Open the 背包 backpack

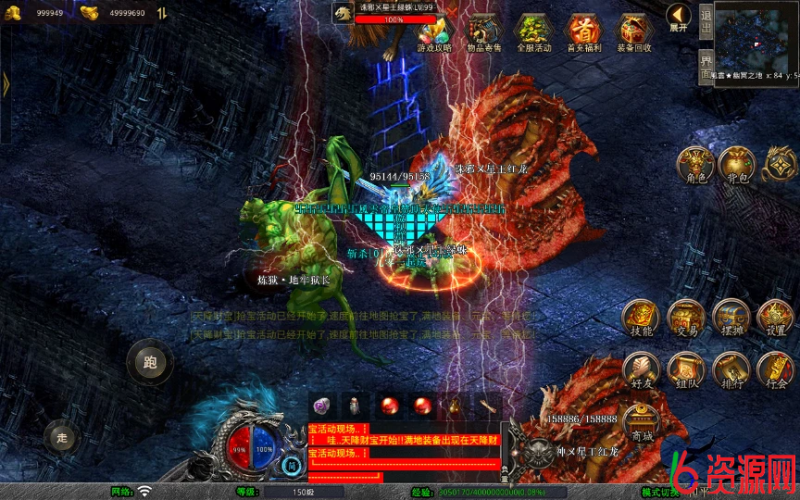click(736, 163)
